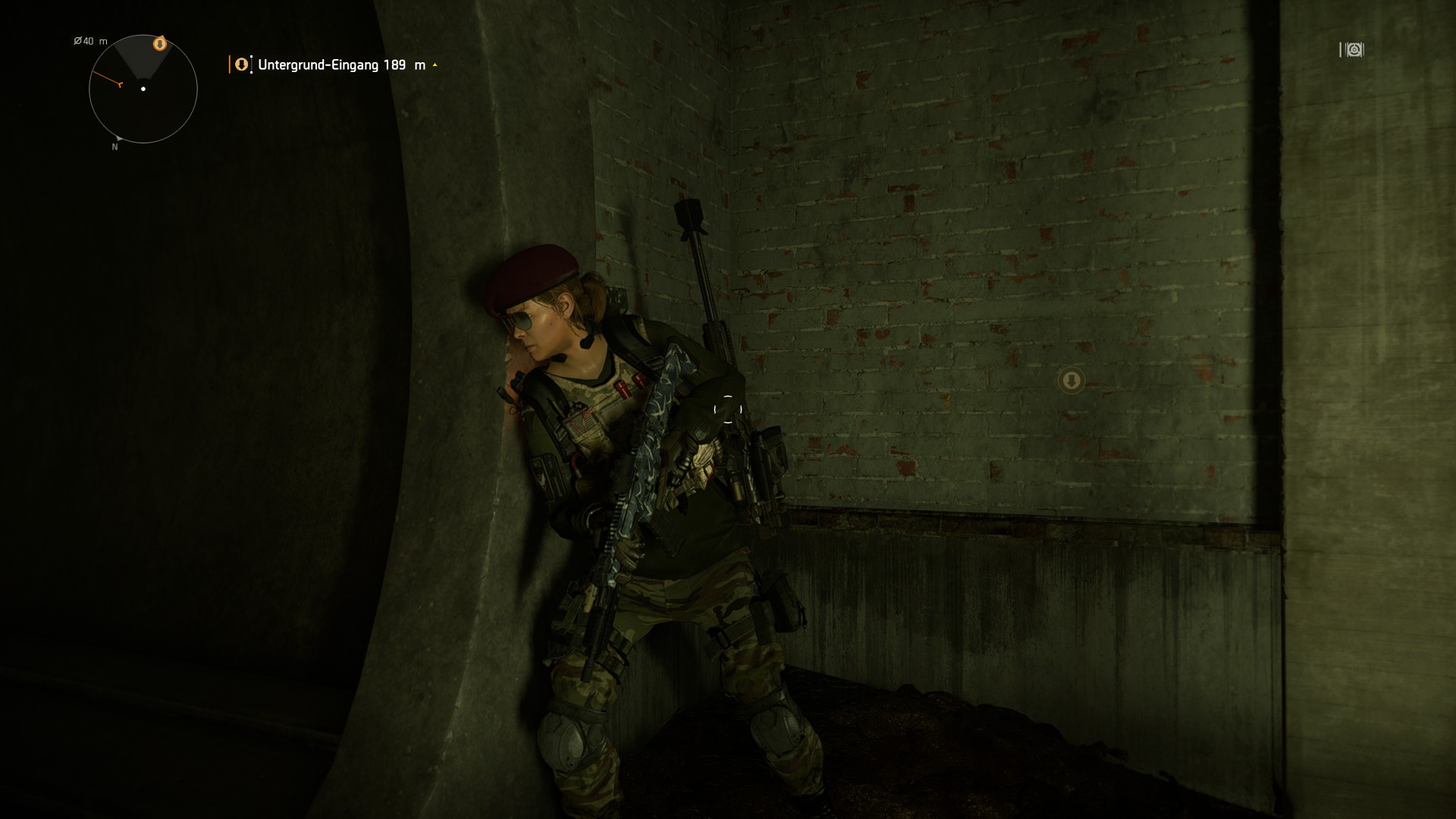Select the north indicator on the compass
Viewport: 1456px width, 819px height.
[115, 146]
